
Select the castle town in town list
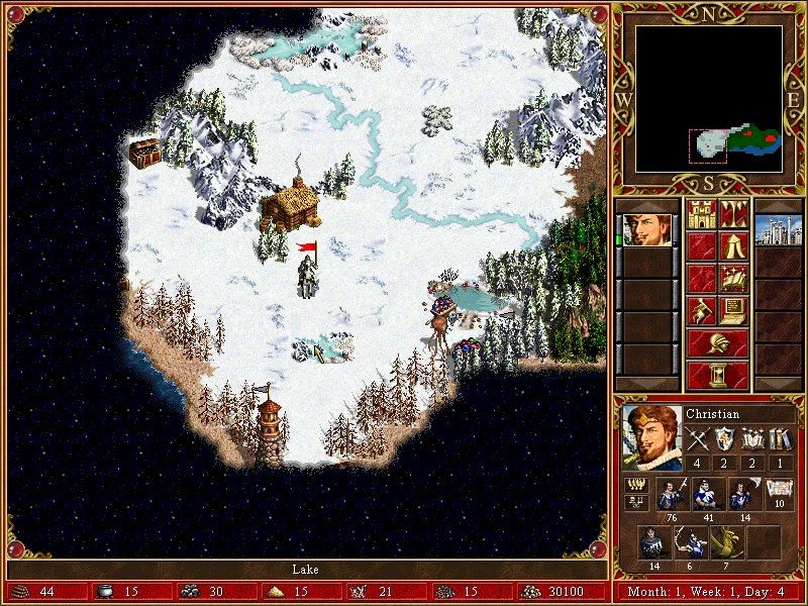coord(778,230)
